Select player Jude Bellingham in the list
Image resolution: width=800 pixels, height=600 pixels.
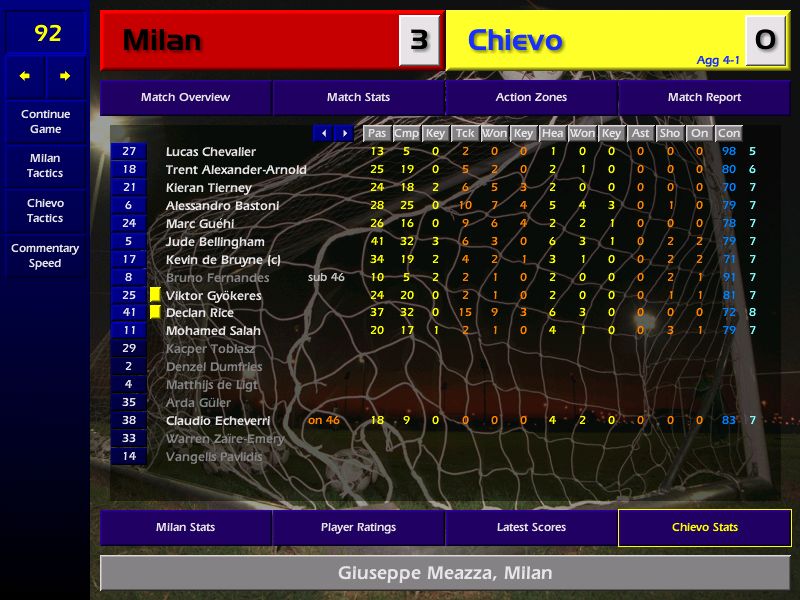tap(215, 242)
